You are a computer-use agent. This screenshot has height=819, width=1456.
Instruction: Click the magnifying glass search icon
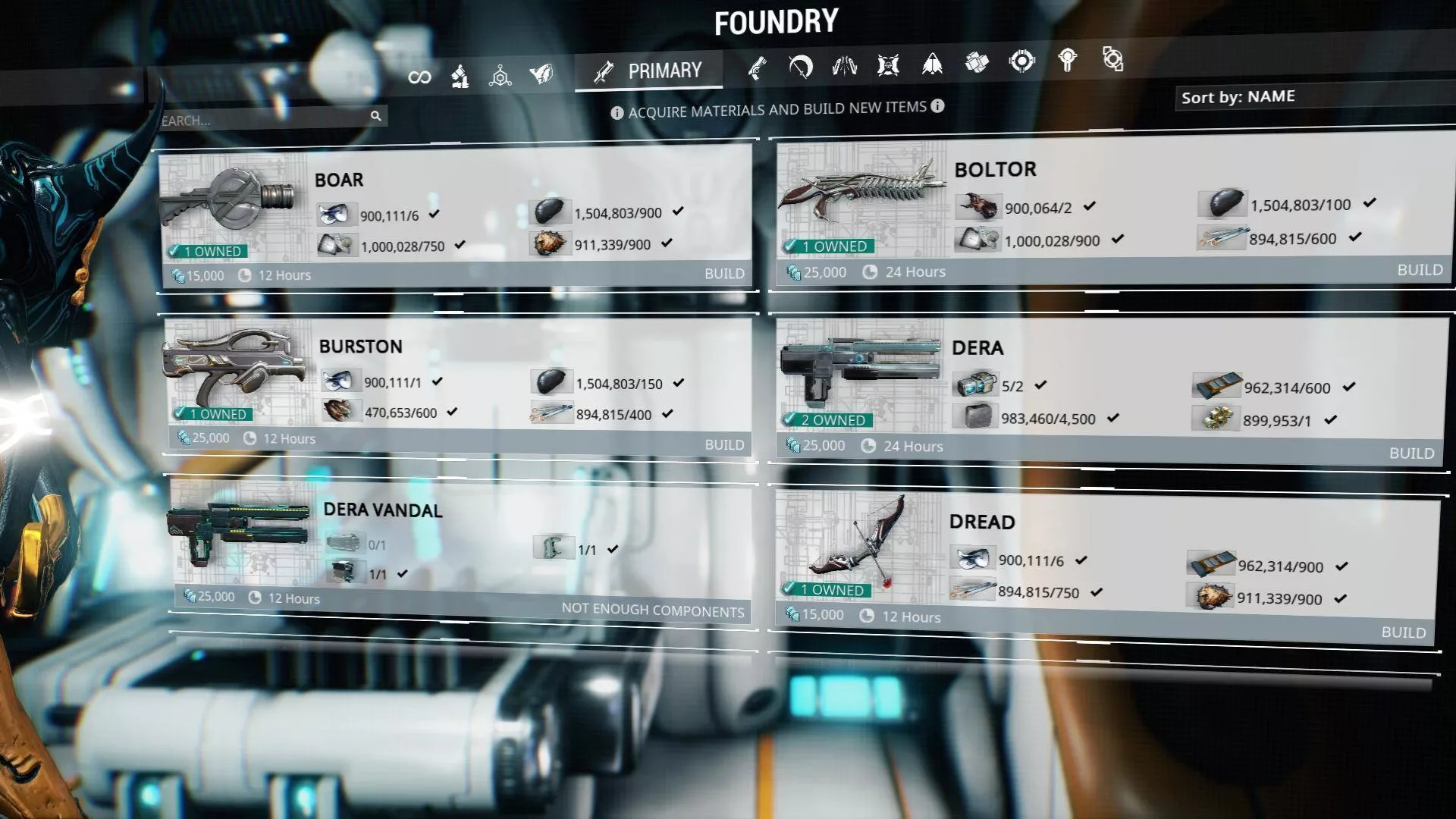(x=375, y=116)
